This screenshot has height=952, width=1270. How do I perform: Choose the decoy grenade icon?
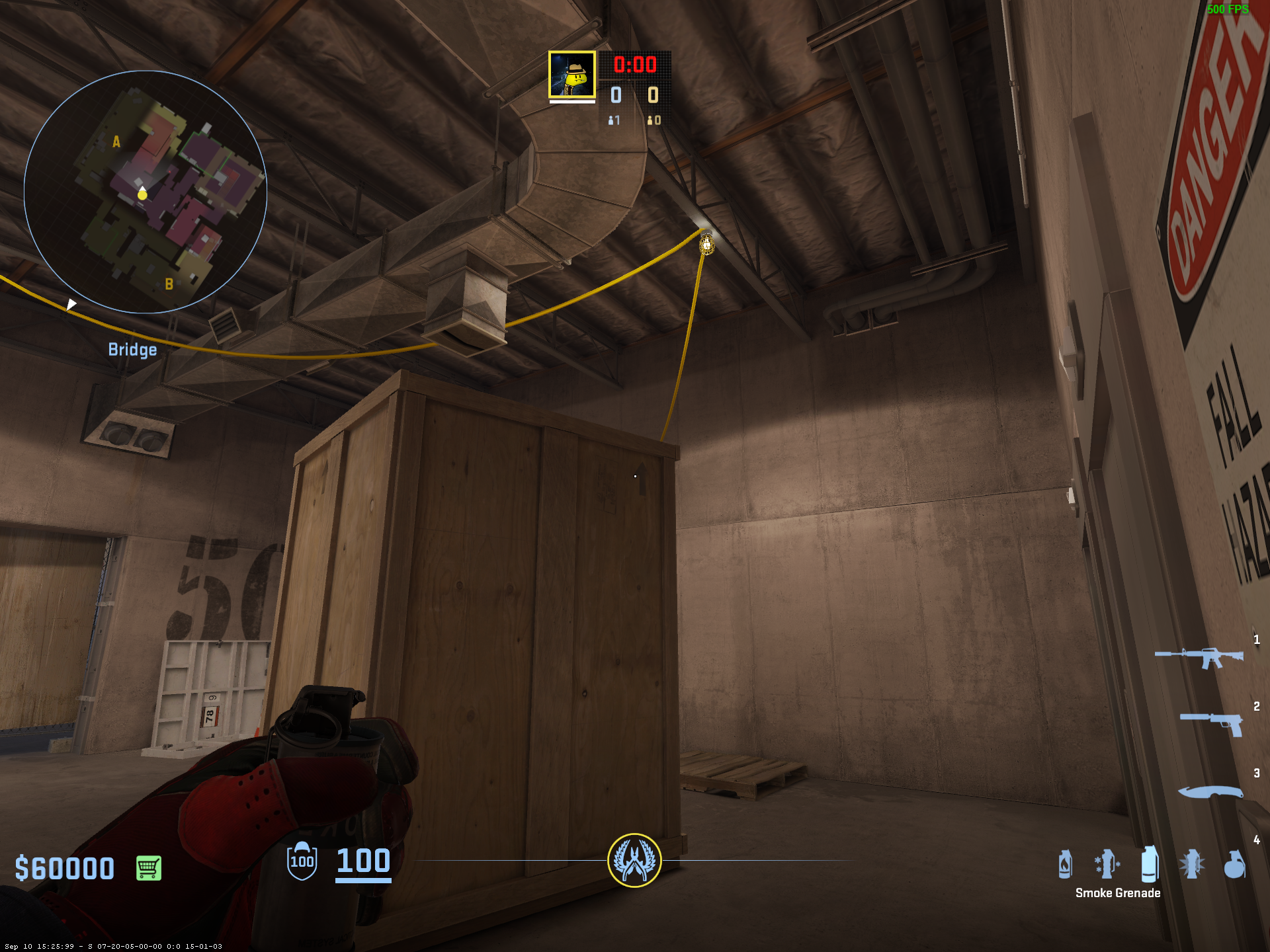tap(1107, 864)
